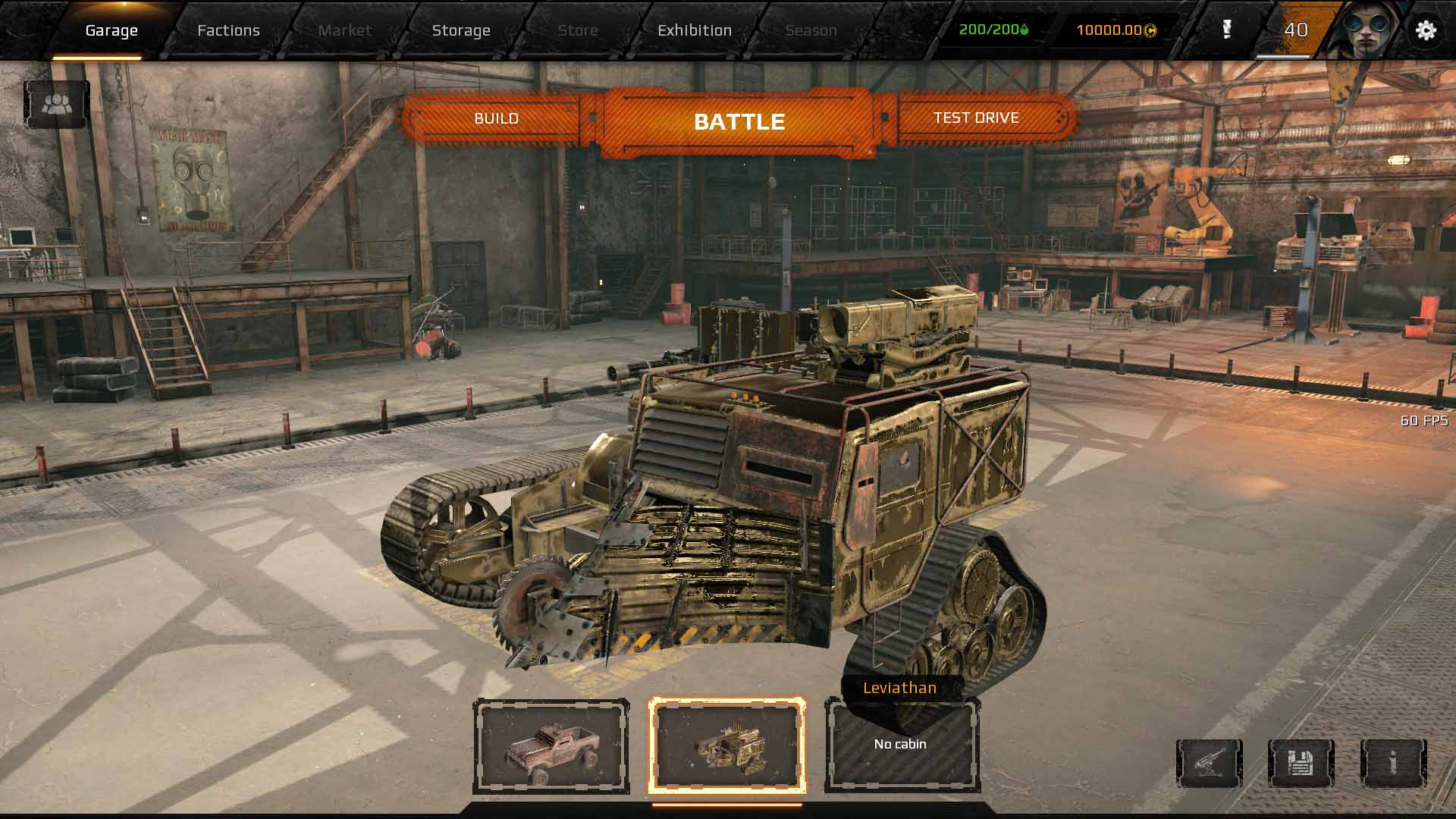Select the Store tab
Viewport: 1456px width, 819px height.
coord(578,30)
